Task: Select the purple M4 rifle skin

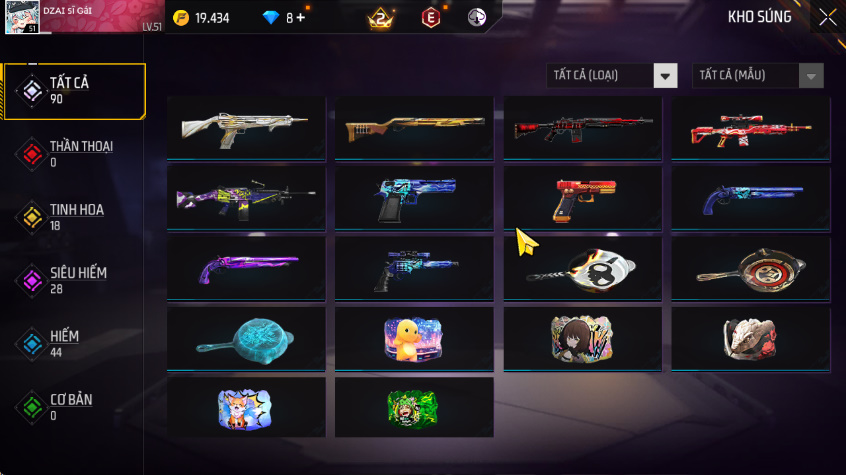Action: (x=246, y=197)
